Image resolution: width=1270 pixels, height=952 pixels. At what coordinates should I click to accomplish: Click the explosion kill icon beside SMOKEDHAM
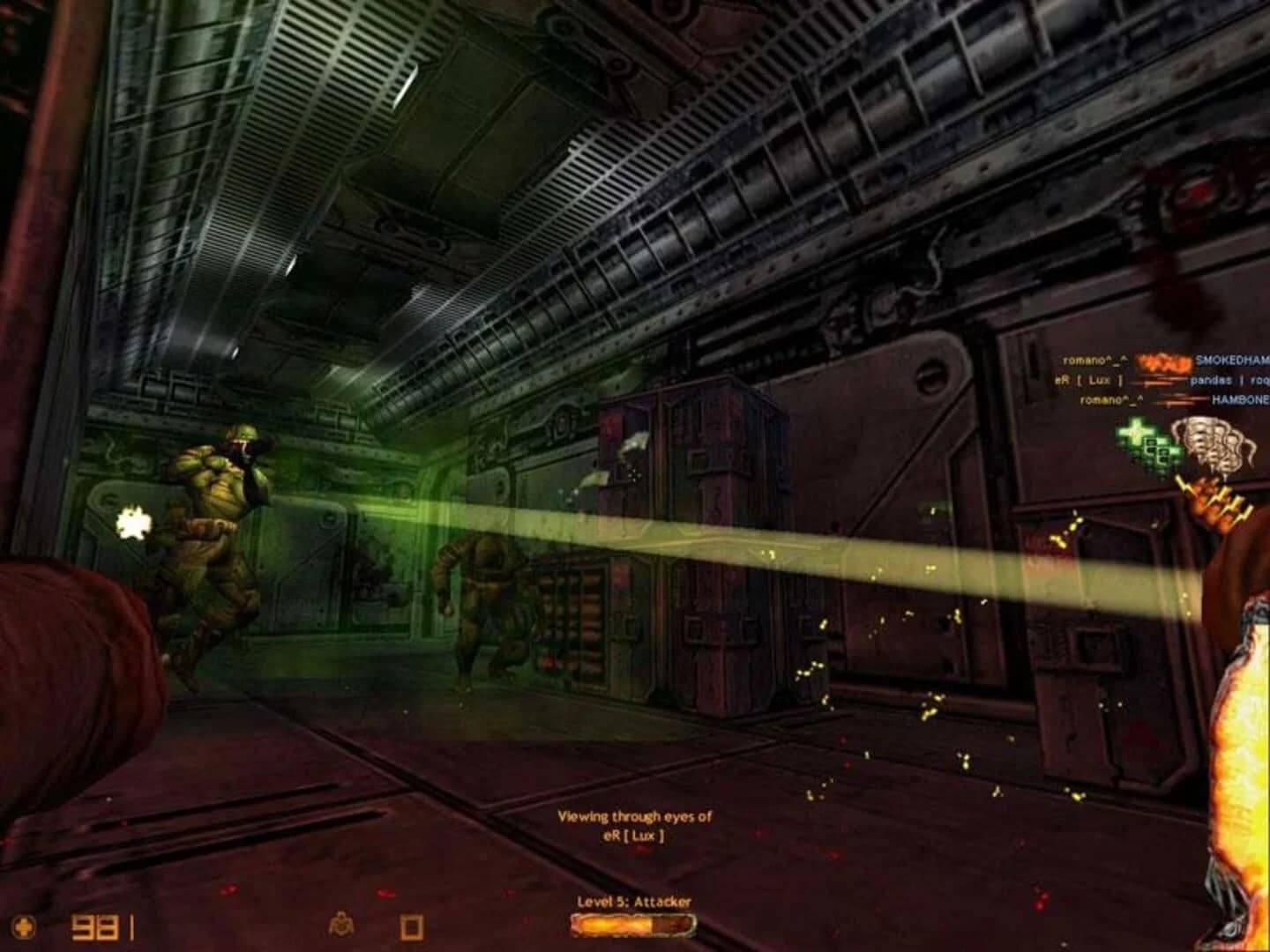tap(1165, 363)
